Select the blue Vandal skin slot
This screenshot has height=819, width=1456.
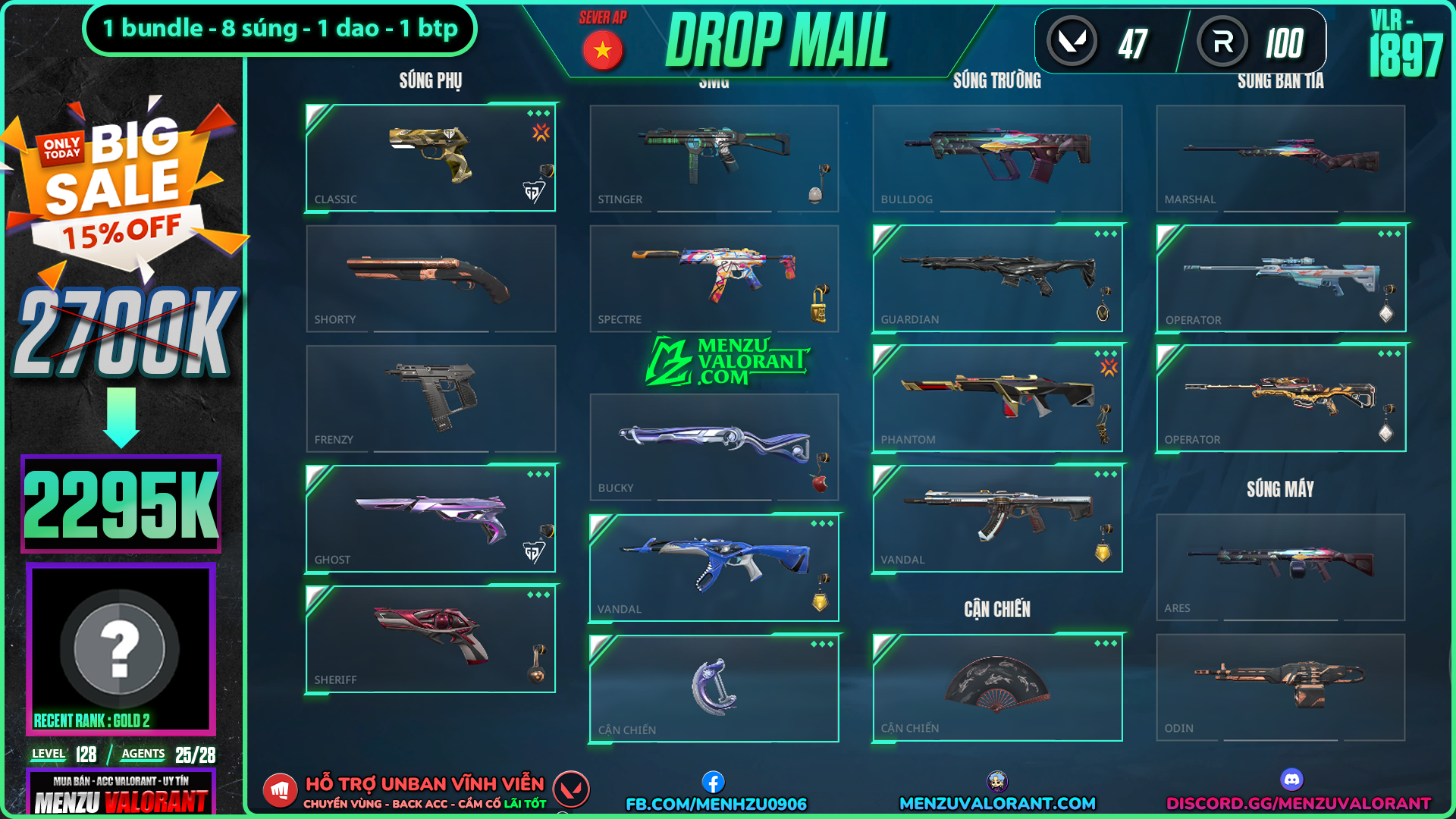(x=714, y=568)
